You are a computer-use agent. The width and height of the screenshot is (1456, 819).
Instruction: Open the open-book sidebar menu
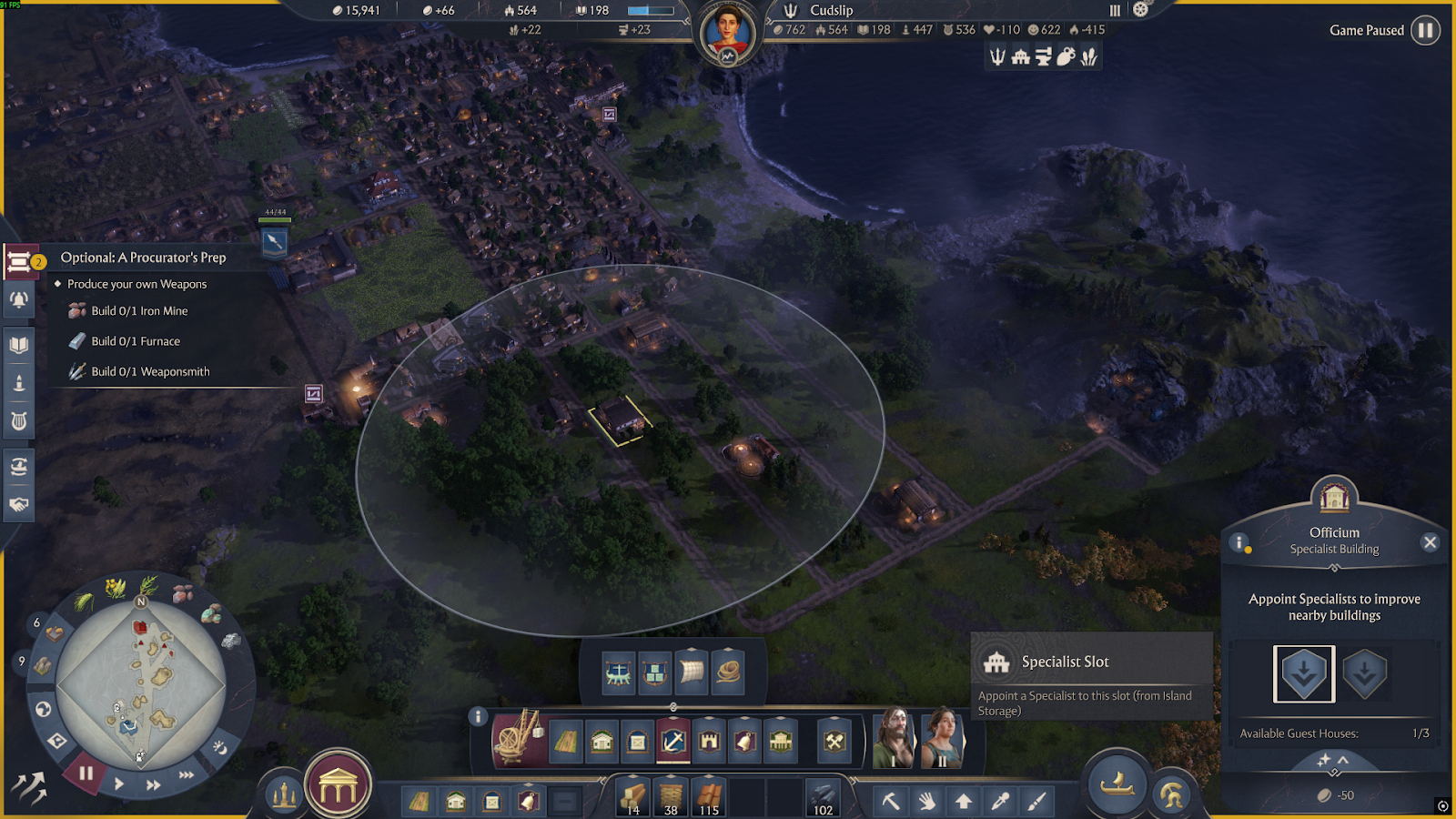(x=18, y=345)
